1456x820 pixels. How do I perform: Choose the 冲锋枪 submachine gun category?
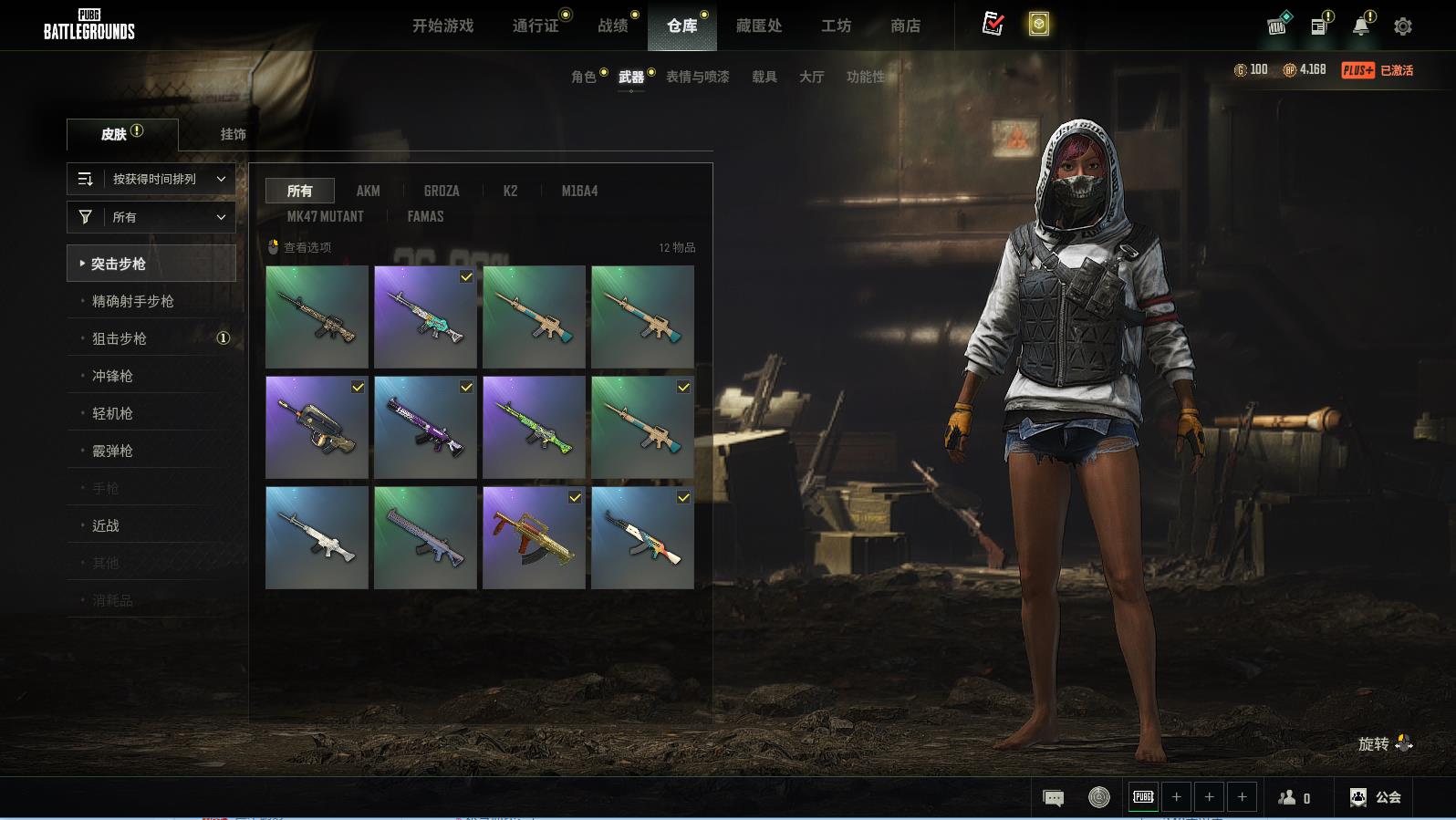pos(112,376)
